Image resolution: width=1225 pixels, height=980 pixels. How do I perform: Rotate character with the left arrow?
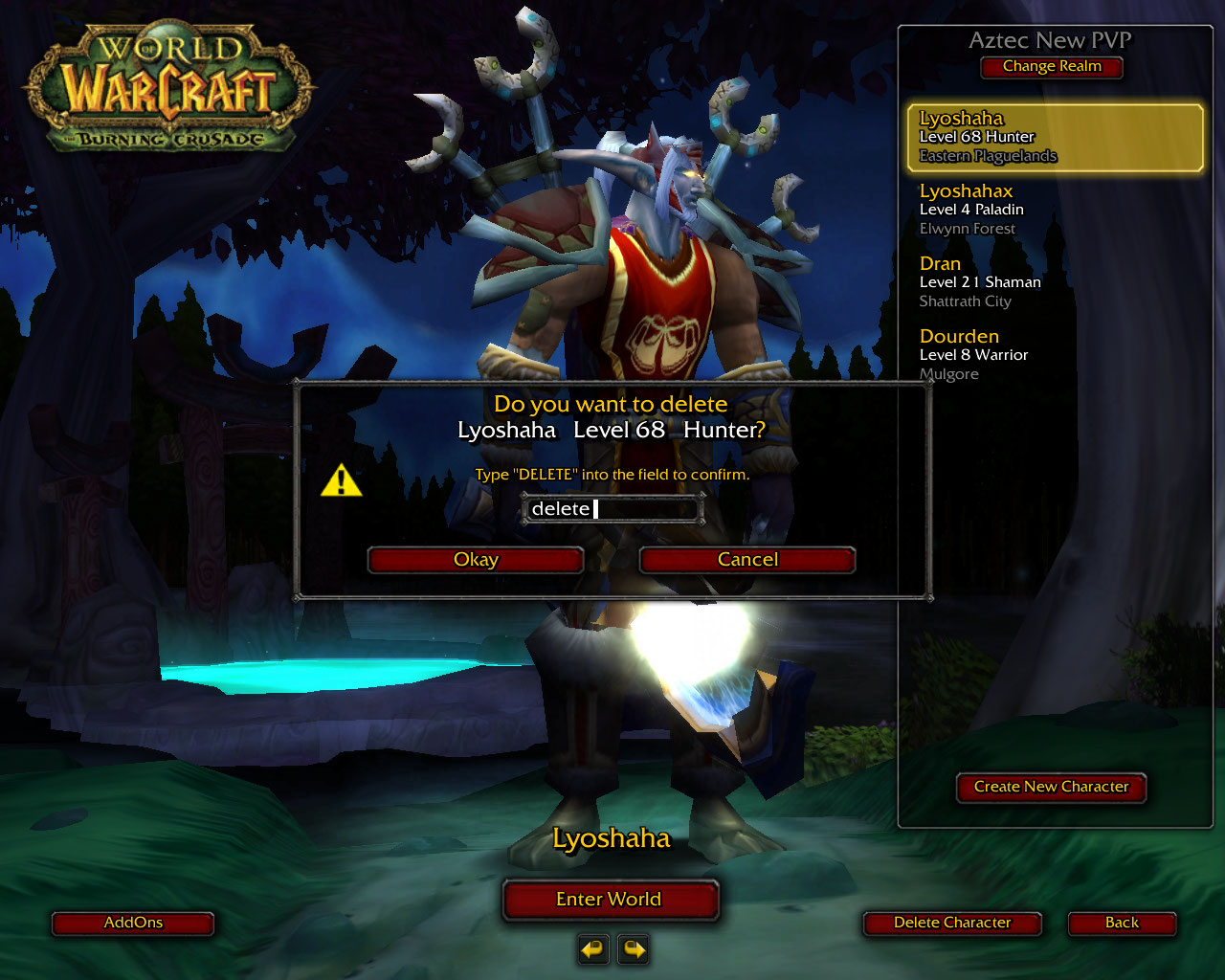[593, 949]
